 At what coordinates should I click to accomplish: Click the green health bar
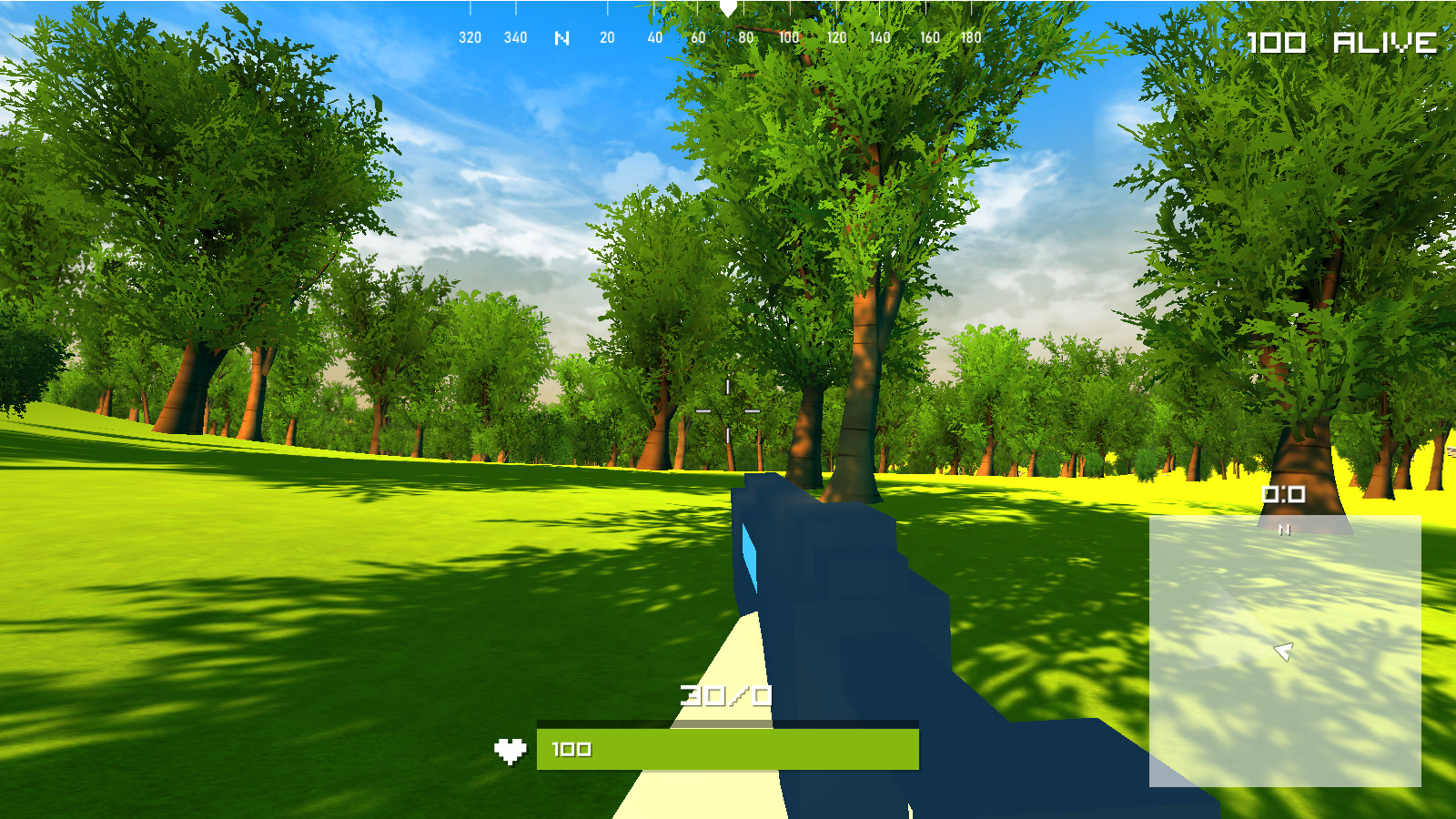pyautogui.click(x=728, y=749)
